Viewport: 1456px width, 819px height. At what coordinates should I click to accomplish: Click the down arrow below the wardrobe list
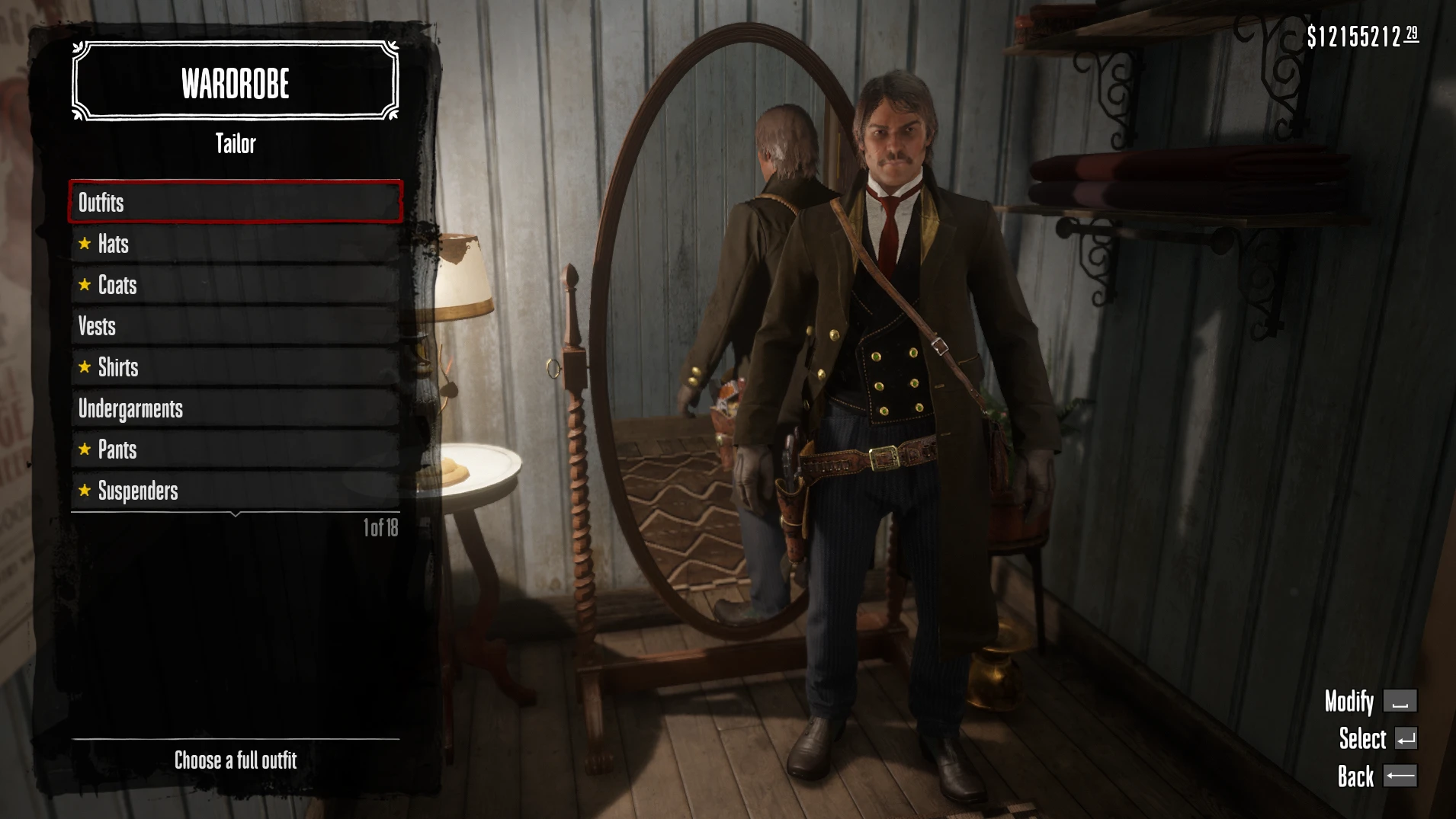pos(236,515)
